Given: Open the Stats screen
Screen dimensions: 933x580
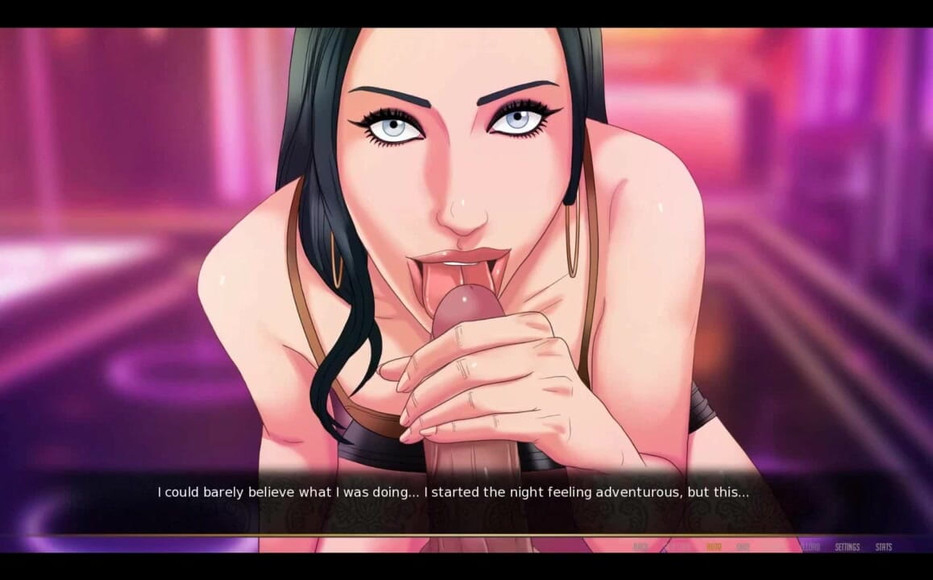Looking at the screenshot, I should pos(883,547).
